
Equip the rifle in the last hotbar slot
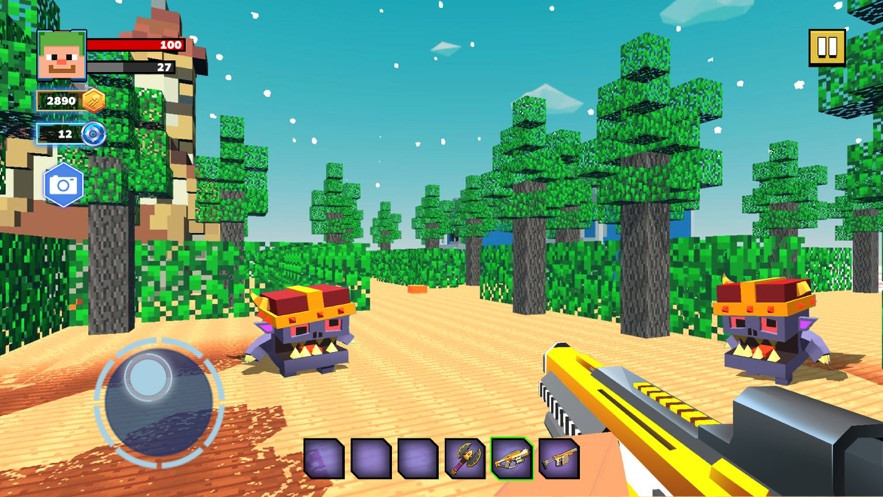point(558,458)
